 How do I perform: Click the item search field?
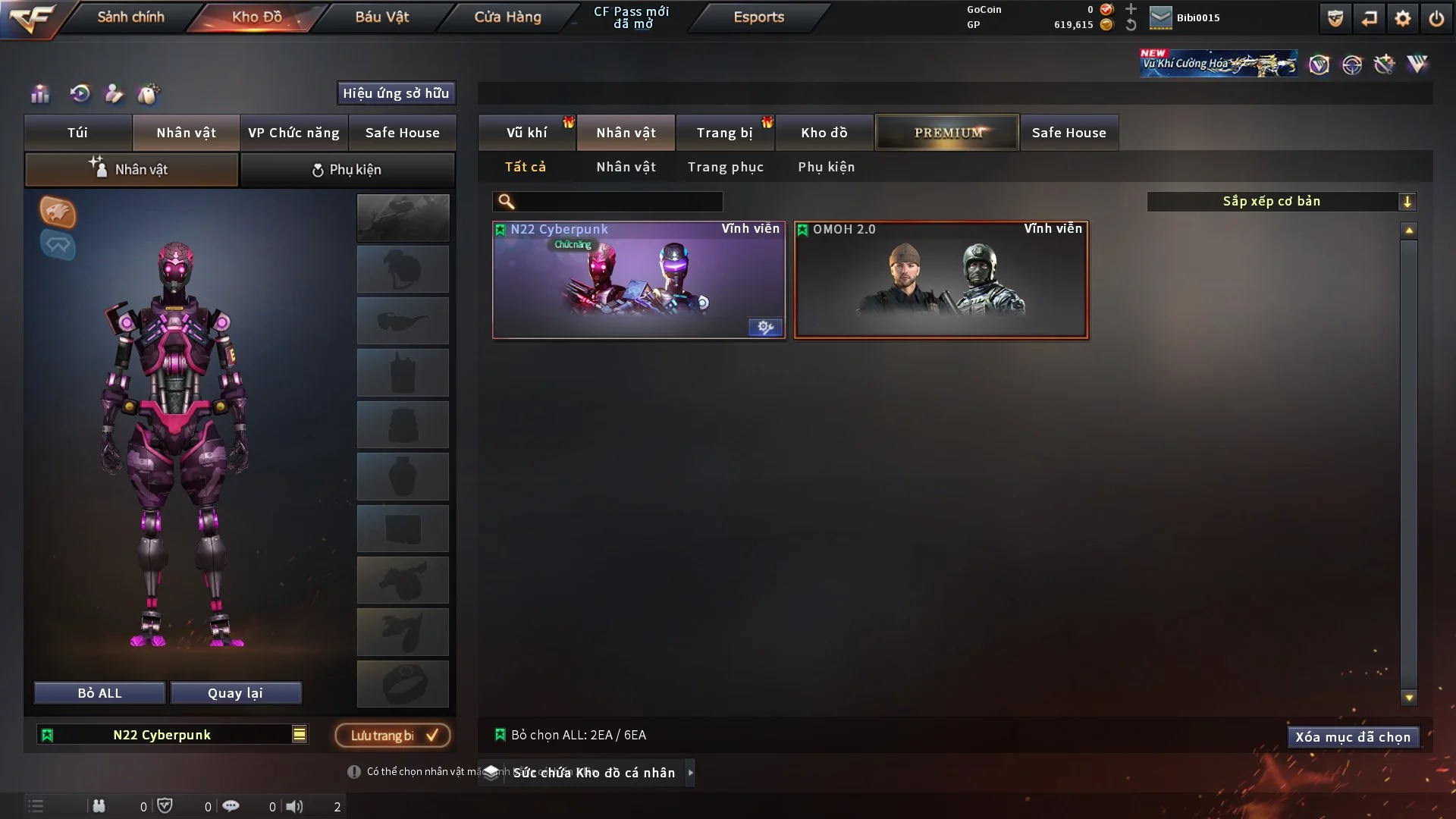[618, 202]
